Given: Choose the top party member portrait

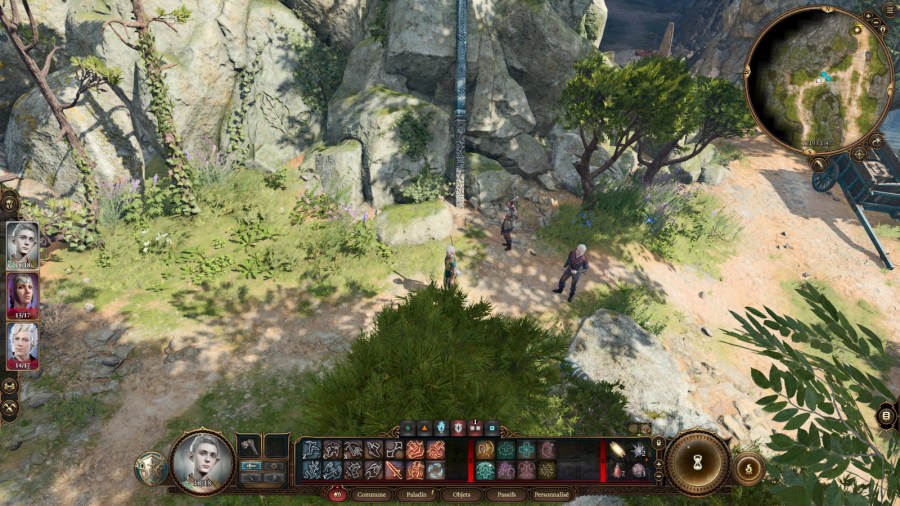Looking at the screenshot, I should 22,244.
